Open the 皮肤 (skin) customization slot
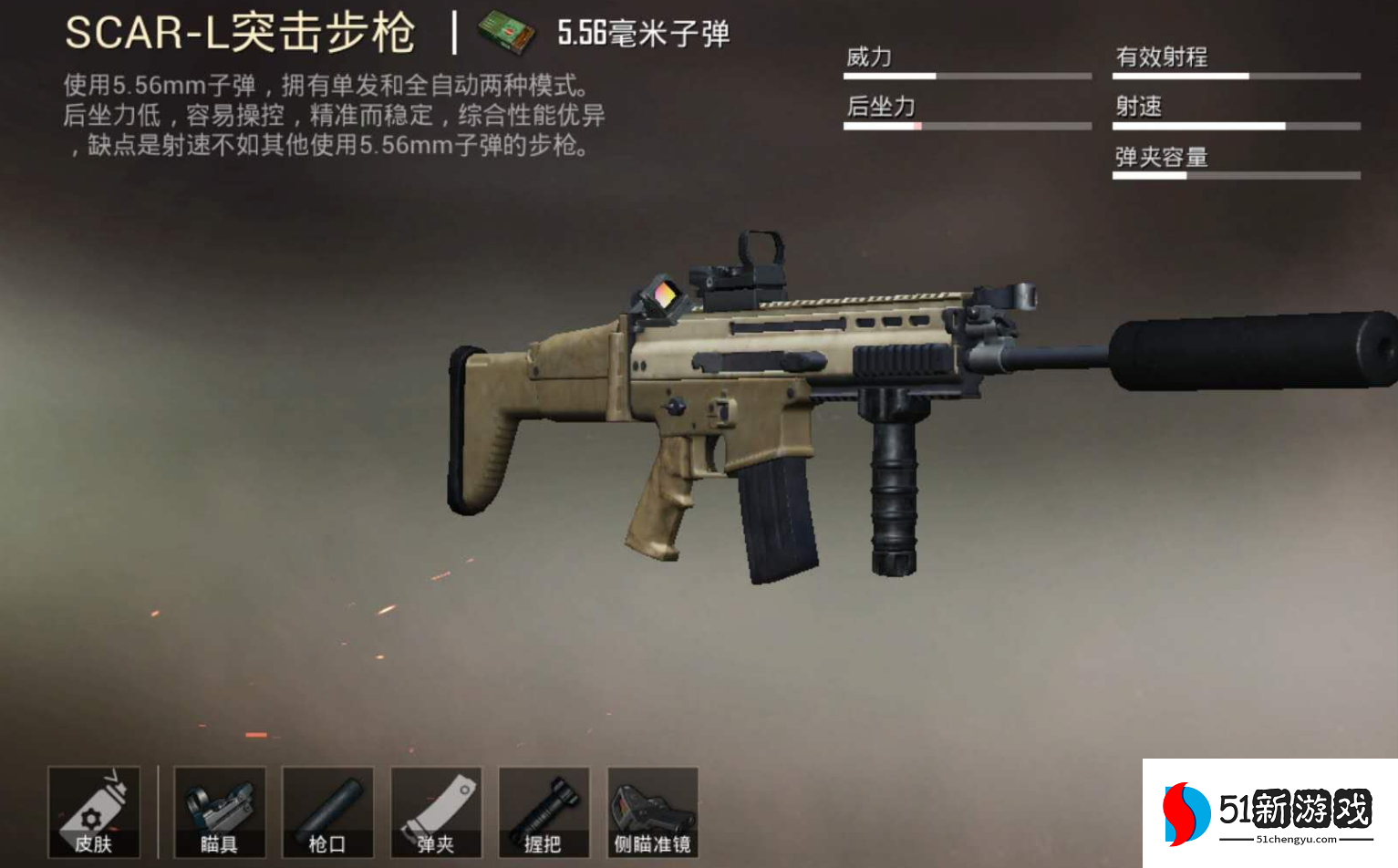Viewport: 1398px width, 868px height. (x=93, y=811)
